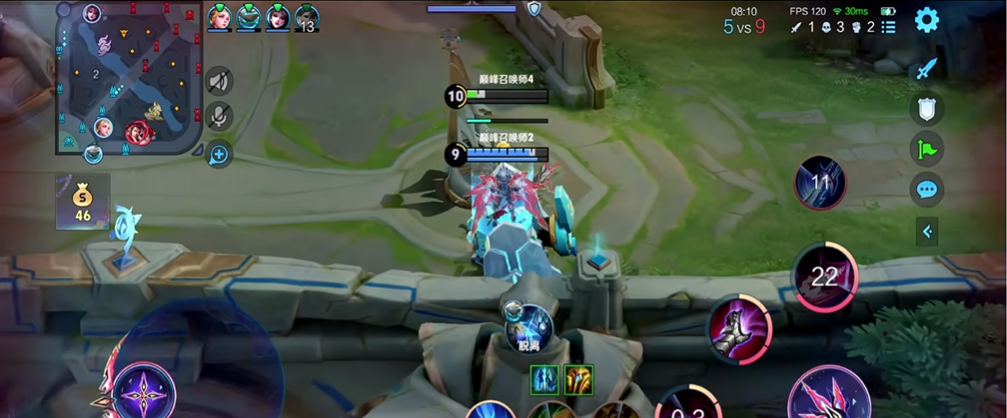Open the three-dots chat bubble button
The width and height of the screenshot is (1007, 418).
[927, 189]
